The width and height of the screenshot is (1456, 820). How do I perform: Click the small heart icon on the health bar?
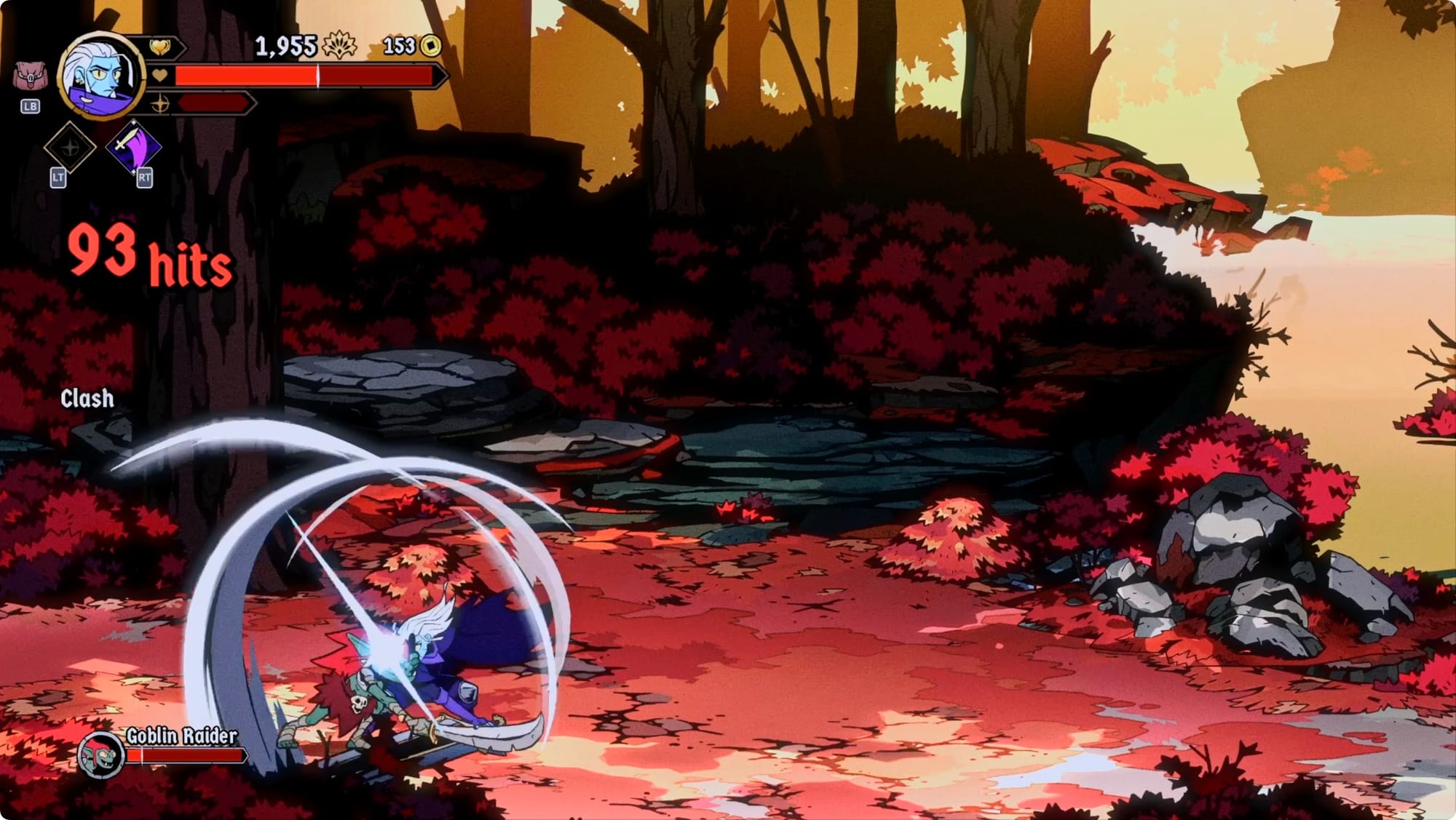159,75
